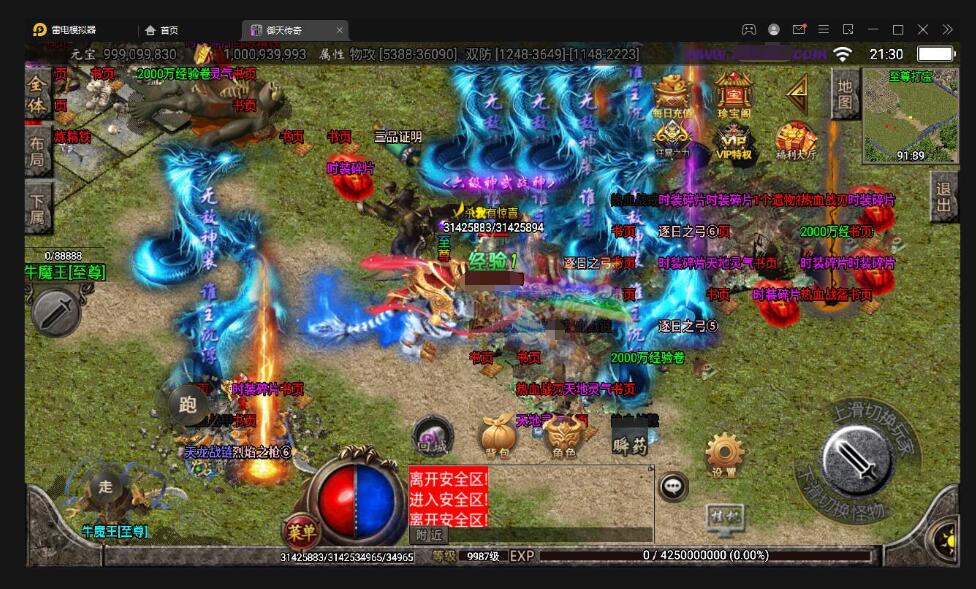976x589 pixels.
Task: Collapse the top icons with the gold arrow
Action: [797, 93]
